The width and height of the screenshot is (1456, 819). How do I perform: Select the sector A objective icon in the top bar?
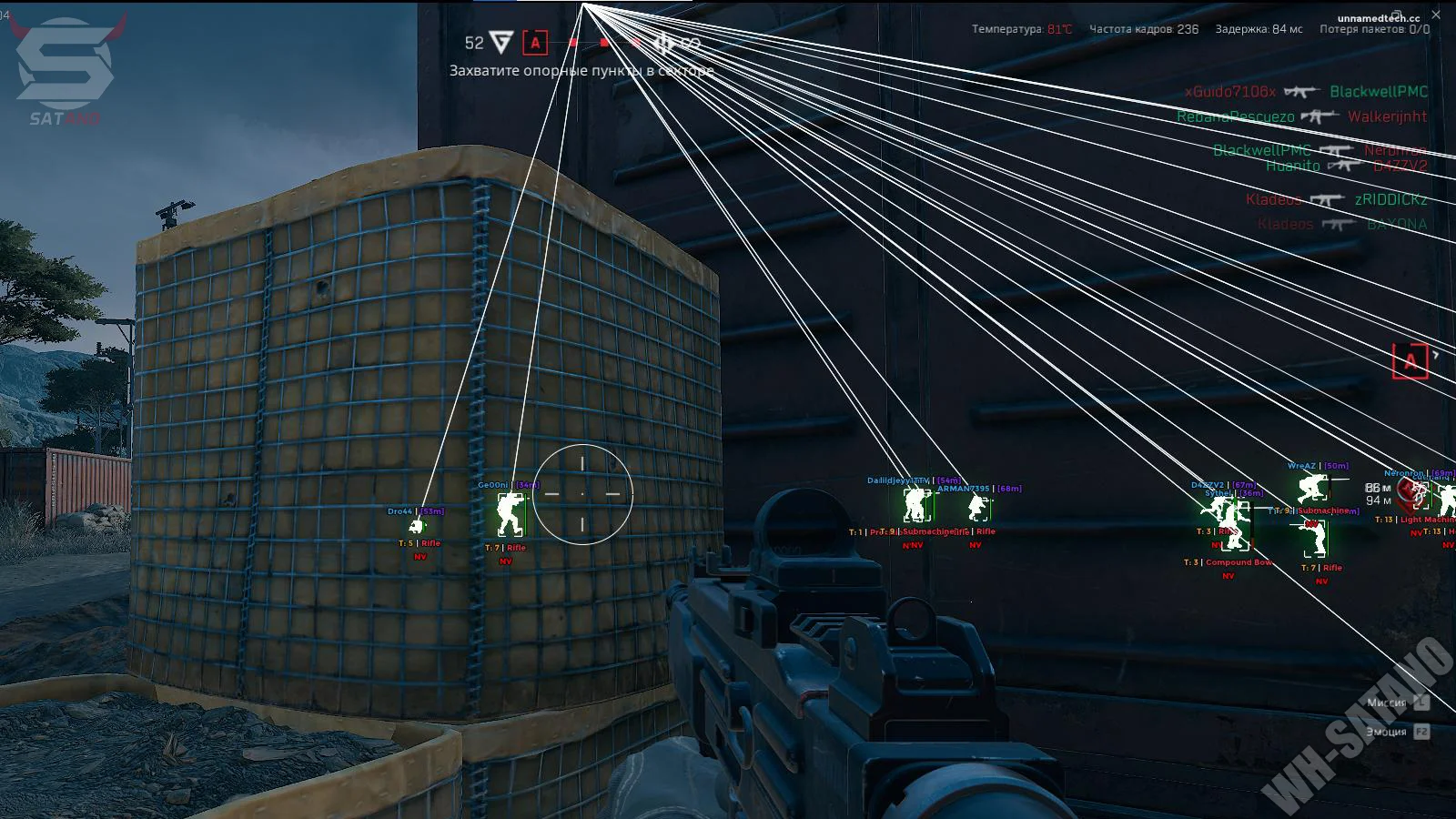point(535,42)
